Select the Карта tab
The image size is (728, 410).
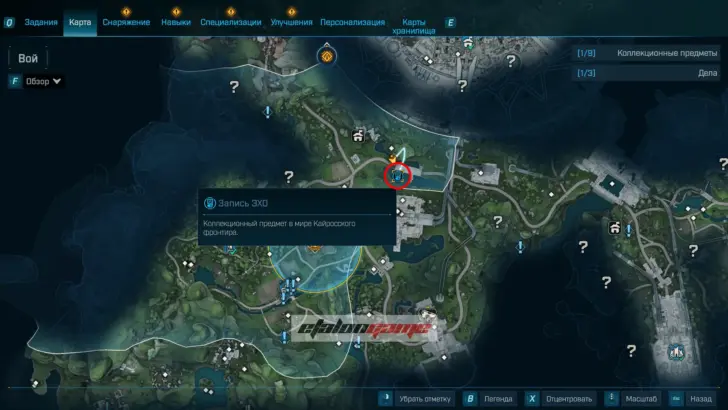(80, 22)
